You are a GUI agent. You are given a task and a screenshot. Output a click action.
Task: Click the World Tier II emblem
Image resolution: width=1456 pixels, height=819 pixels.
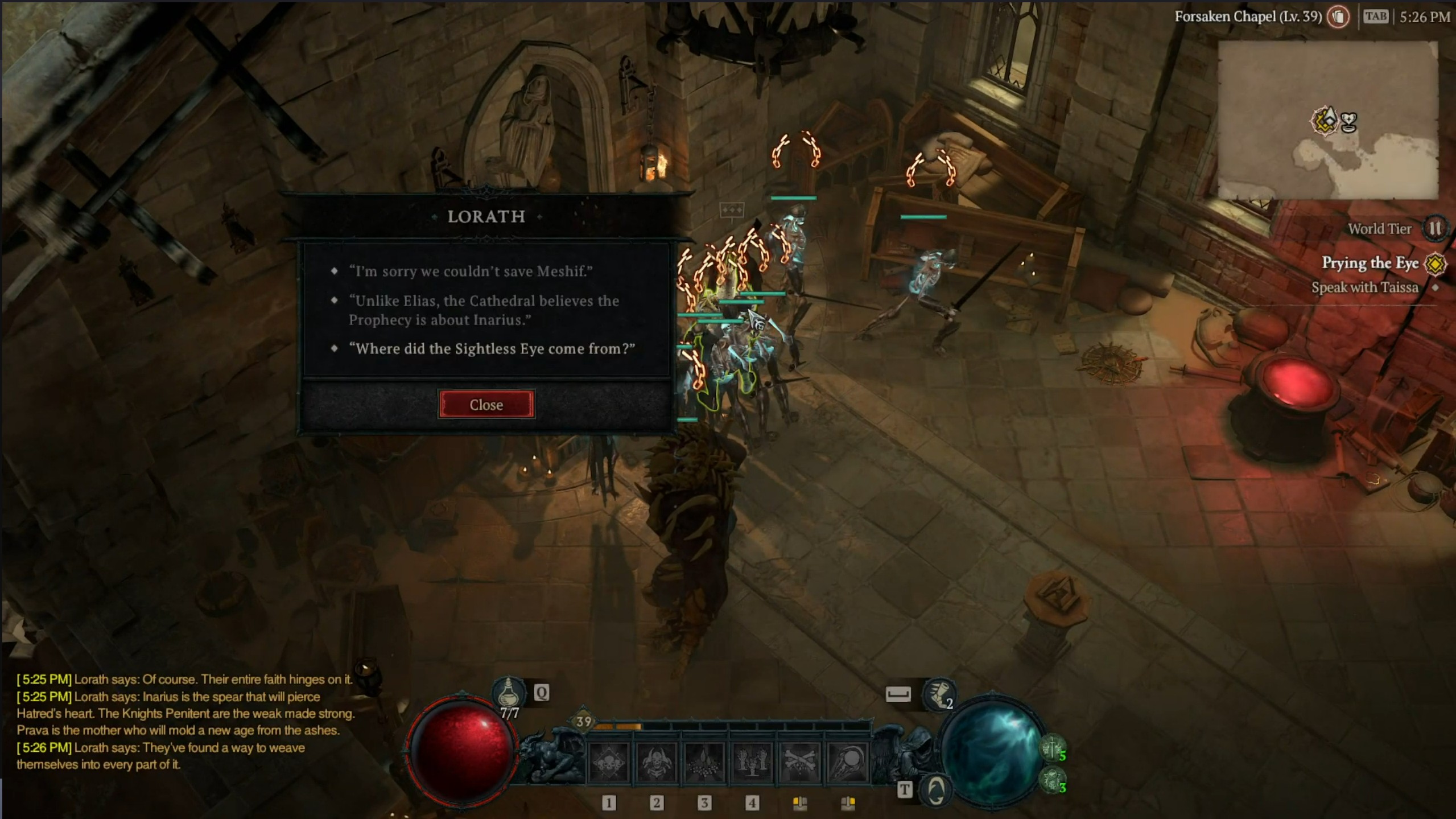[1434, 229]
